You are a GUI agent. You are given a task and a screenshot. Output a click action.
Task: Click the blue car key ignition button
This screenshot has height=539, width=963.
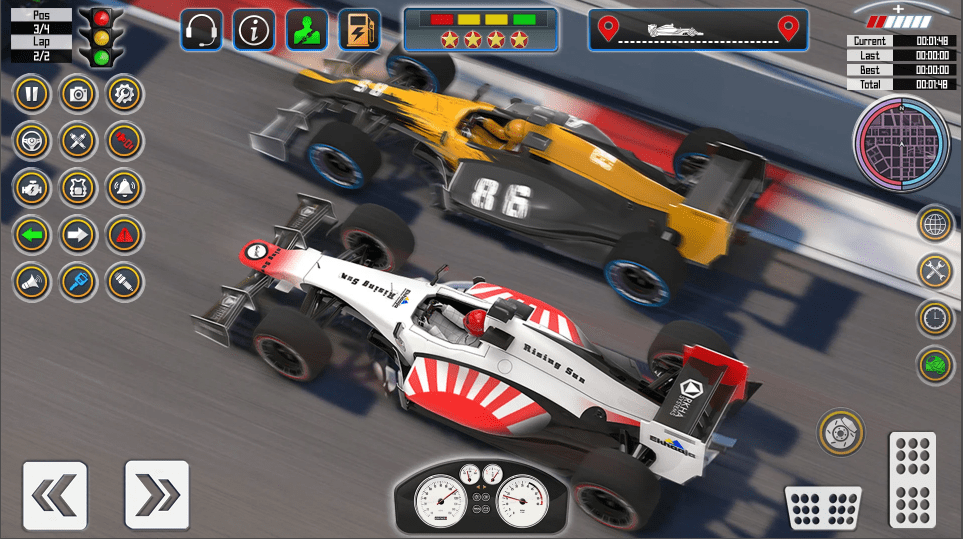[78, 282]
